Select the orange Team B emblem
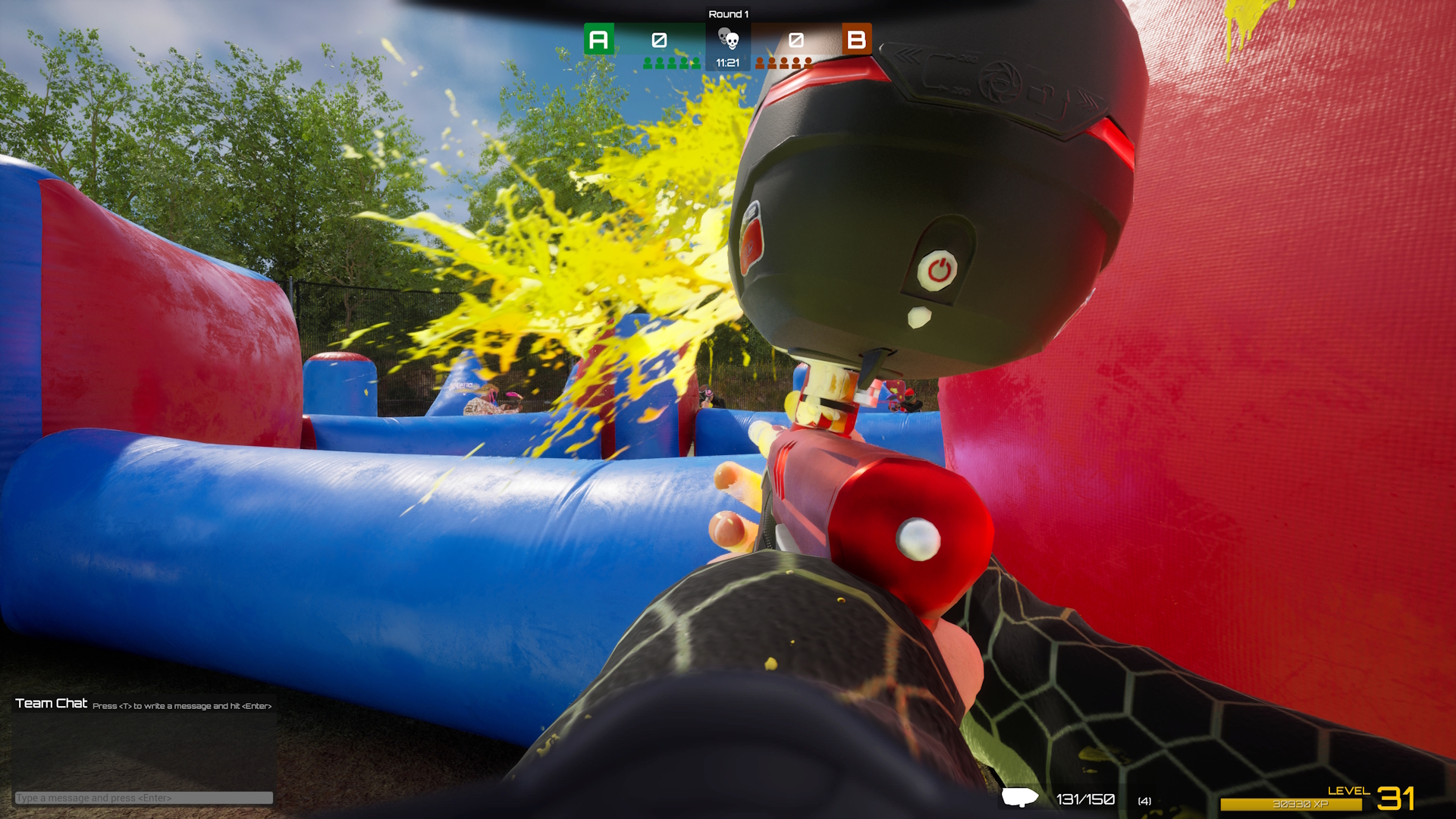The image size is (1456, 819). coord(855,39)
